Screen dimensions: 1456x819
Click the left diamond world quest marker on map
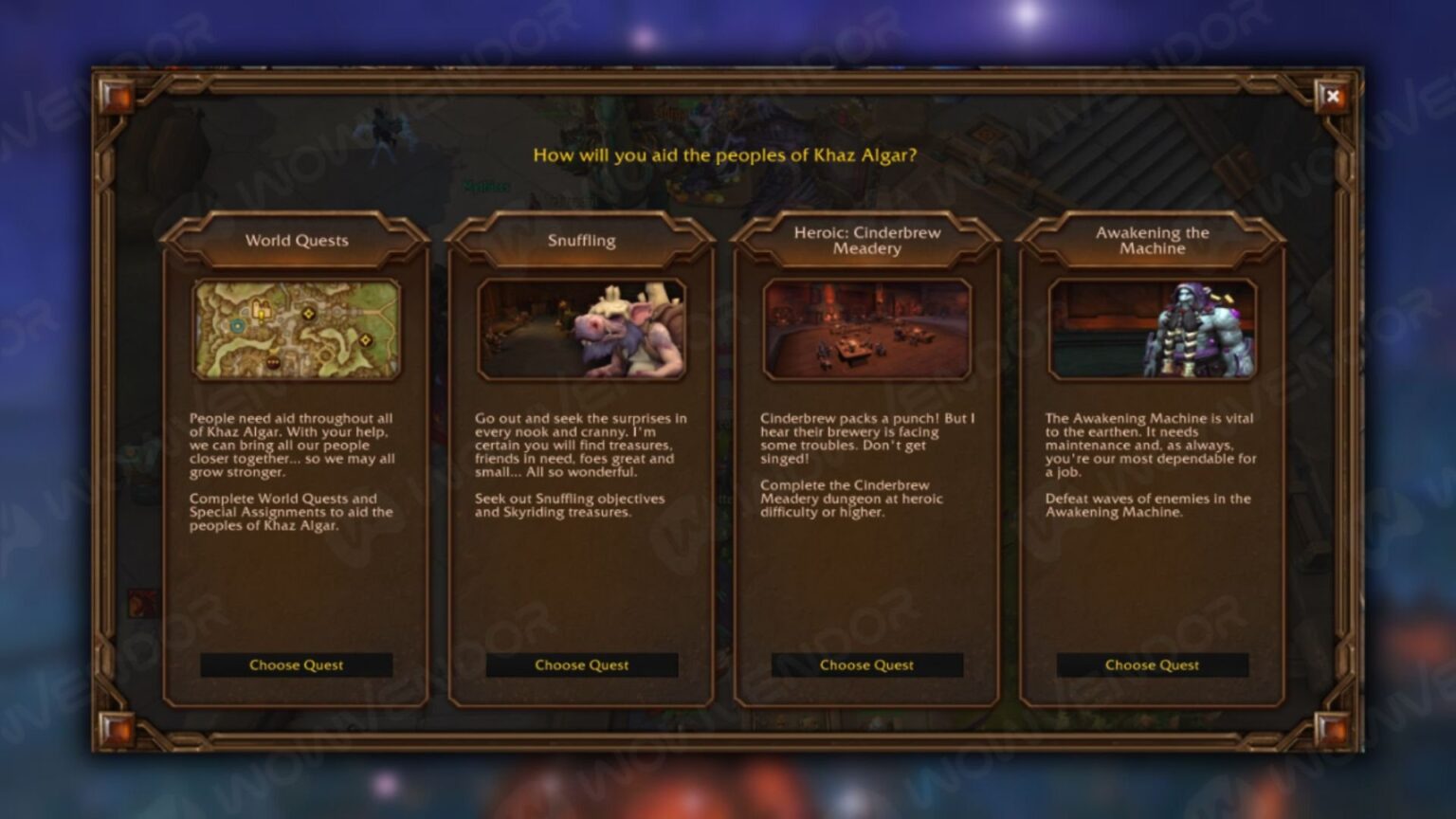[x=307, y=315]
